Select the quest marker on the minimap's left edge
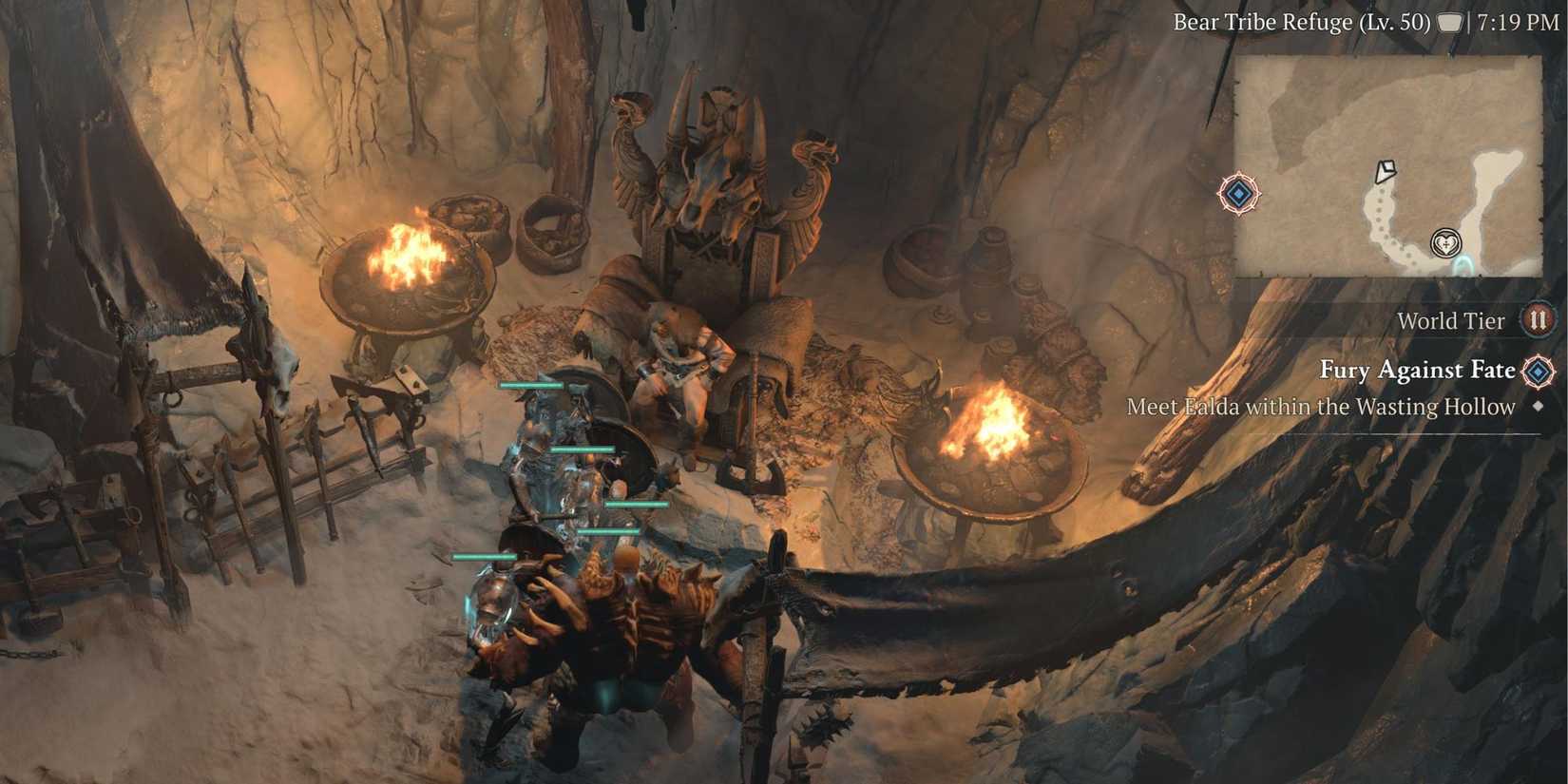 1238,194
